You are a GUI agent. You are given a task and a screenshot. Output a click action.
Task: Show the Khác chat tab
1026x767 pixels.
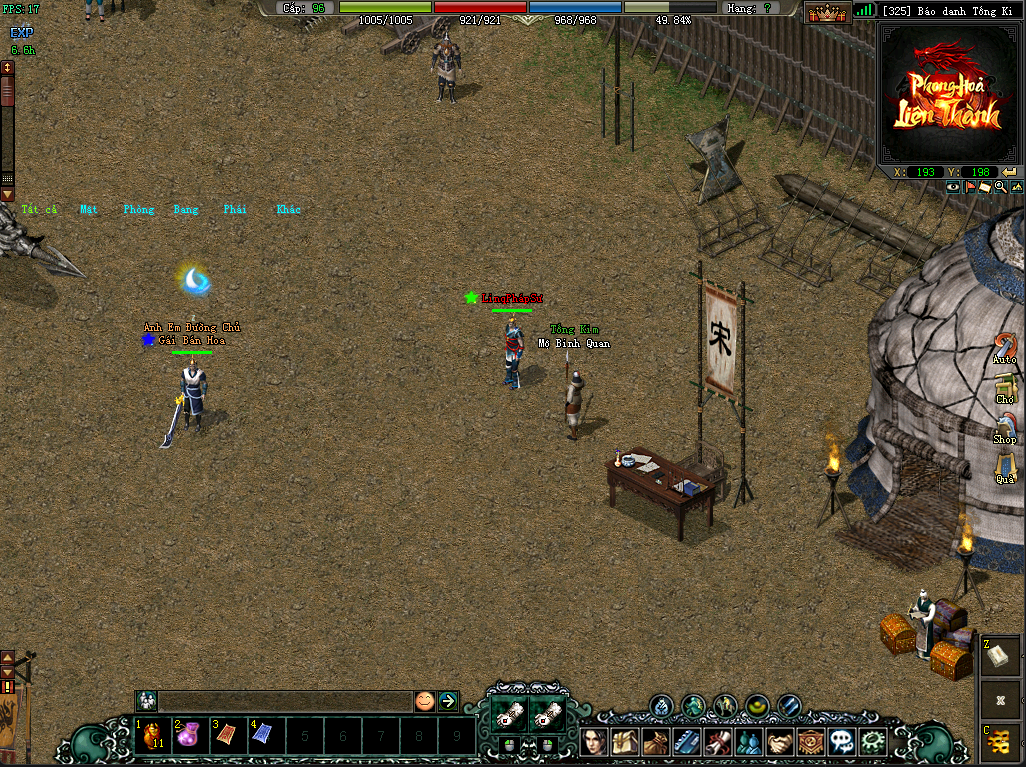289,210
